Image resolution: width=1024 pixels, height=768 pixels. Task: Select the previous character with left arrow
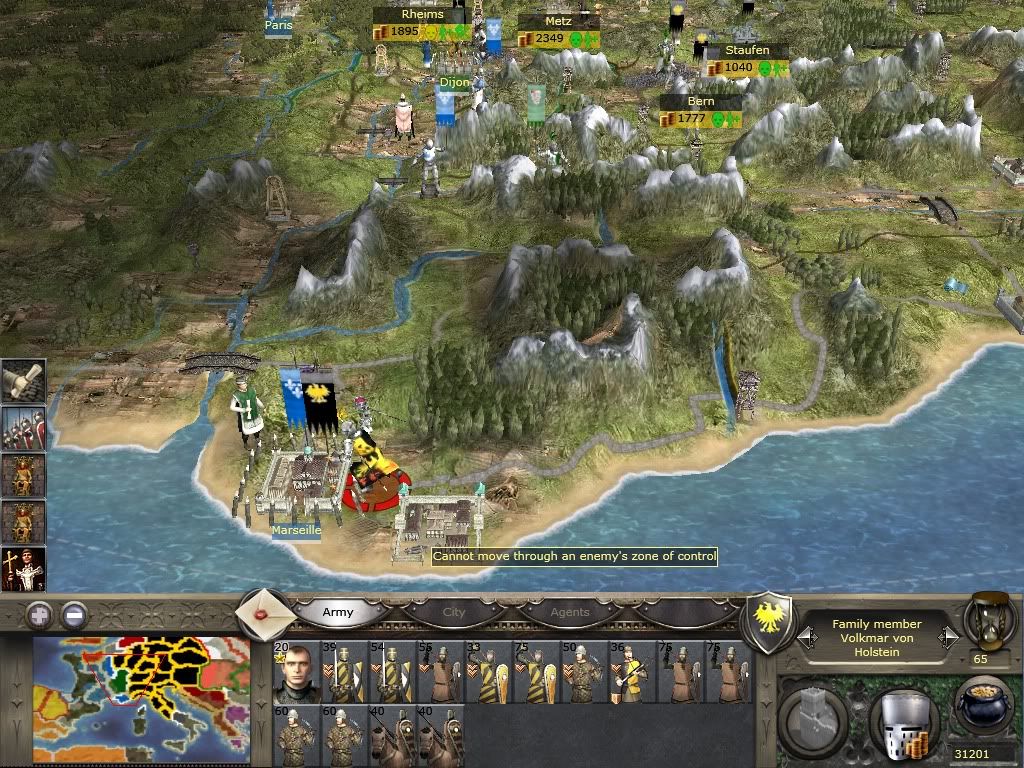click(807, 636)
